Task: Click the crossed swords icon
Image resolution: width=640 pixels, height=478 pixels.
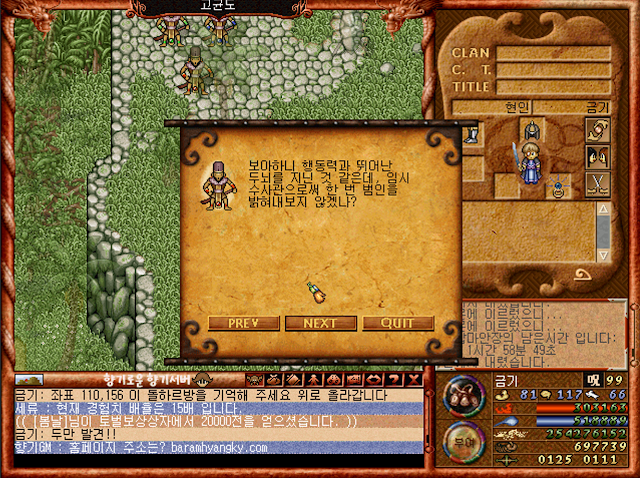Action: pyautogui.click(x=598, y=184)
